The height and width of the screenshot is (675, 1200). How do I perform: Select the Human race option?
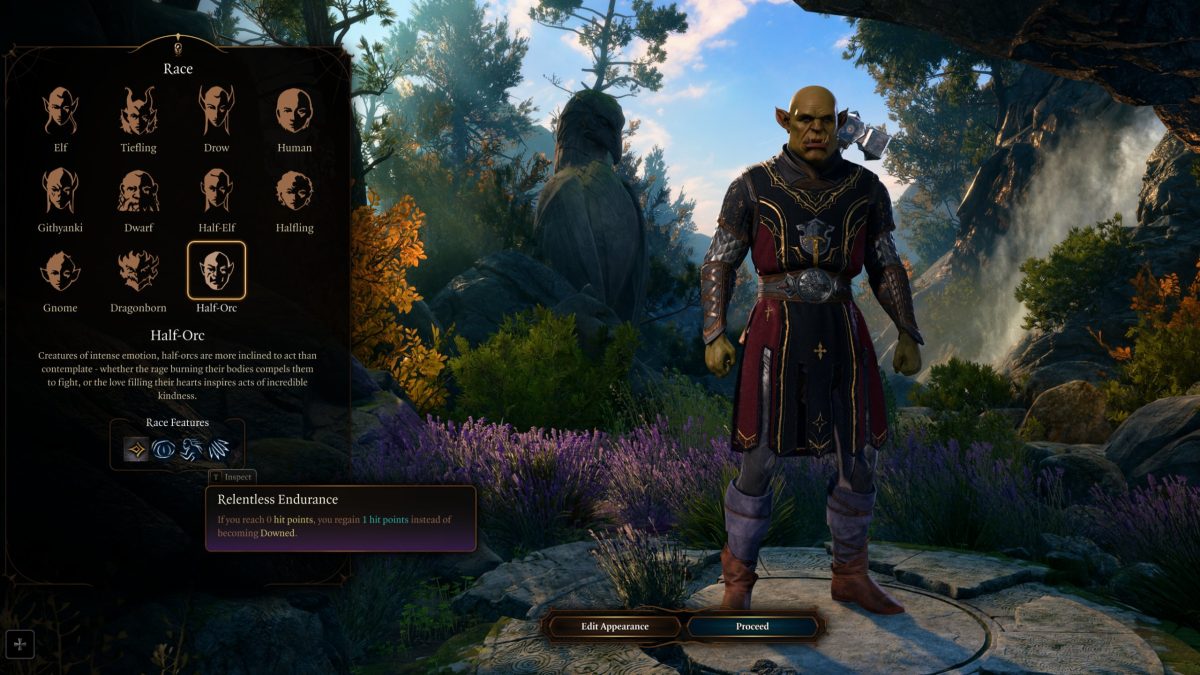(x=294, y=111)
